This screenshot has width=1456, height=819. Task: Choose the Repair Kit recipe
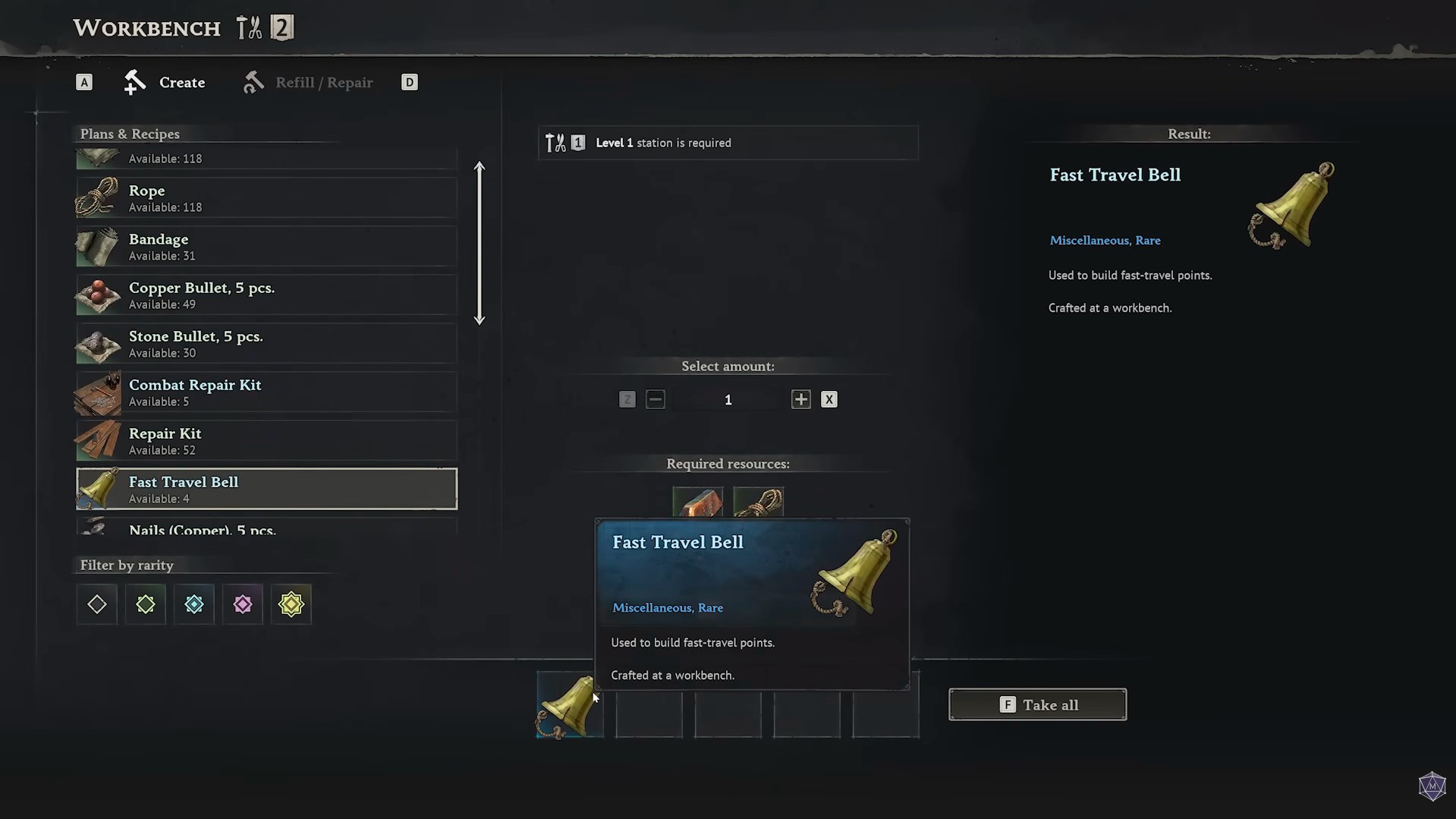point(266,440)
